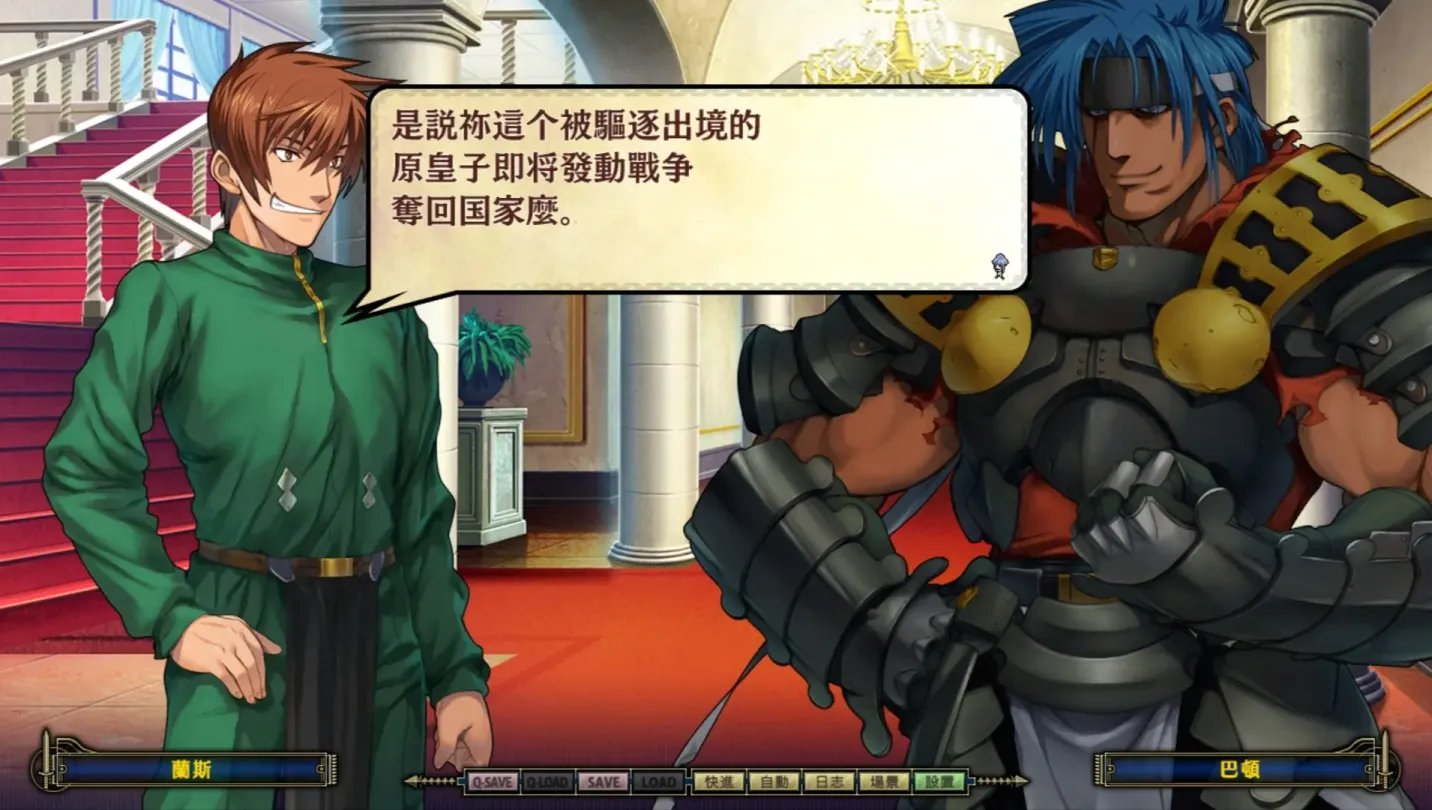Image resolution: width=1432 pixels, height=810 pixels.
Task: Open the 場景 scene selection
Action: click(887, 780)
